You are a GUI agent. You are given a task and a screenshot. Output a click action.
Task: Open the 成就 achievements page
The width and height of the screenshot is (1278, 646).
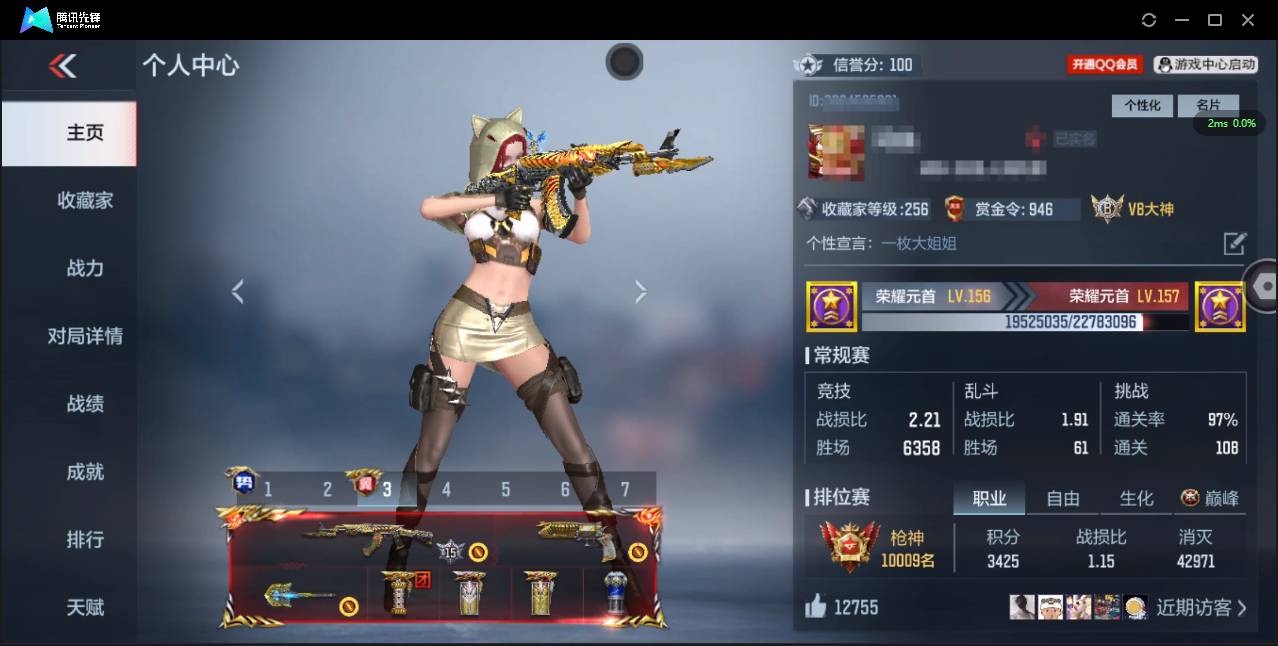(x=85, y=472)
